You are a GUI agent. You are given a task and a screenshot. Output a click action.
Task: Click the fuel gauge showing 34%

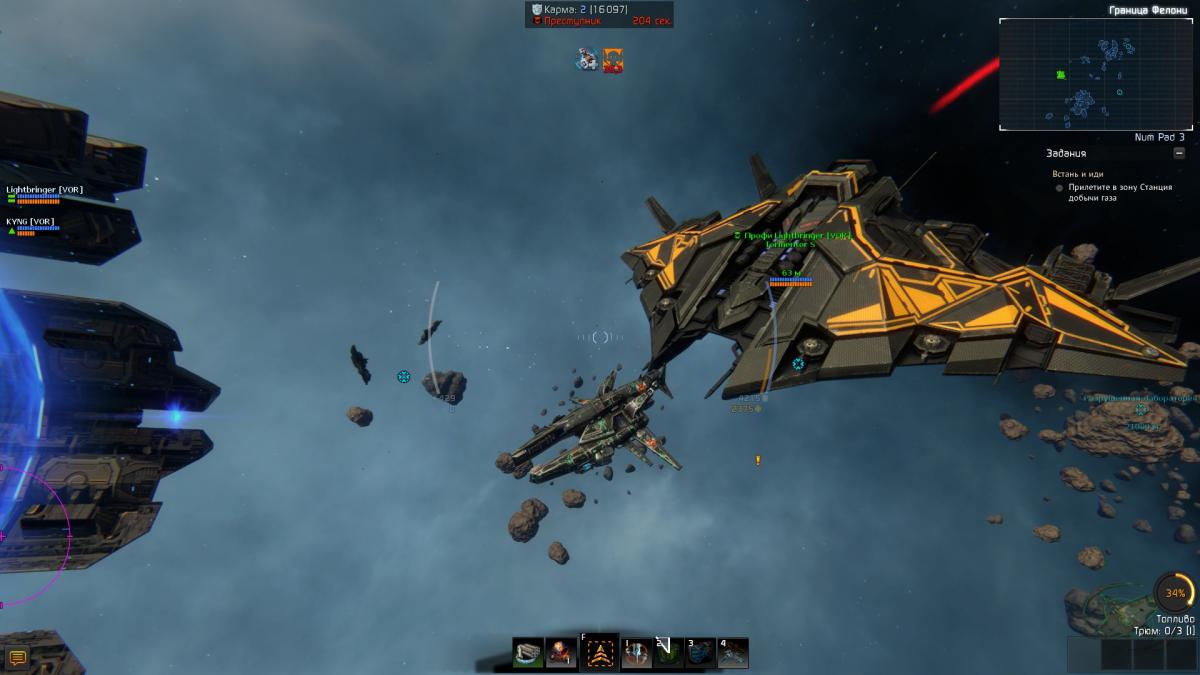(1173, 593)
